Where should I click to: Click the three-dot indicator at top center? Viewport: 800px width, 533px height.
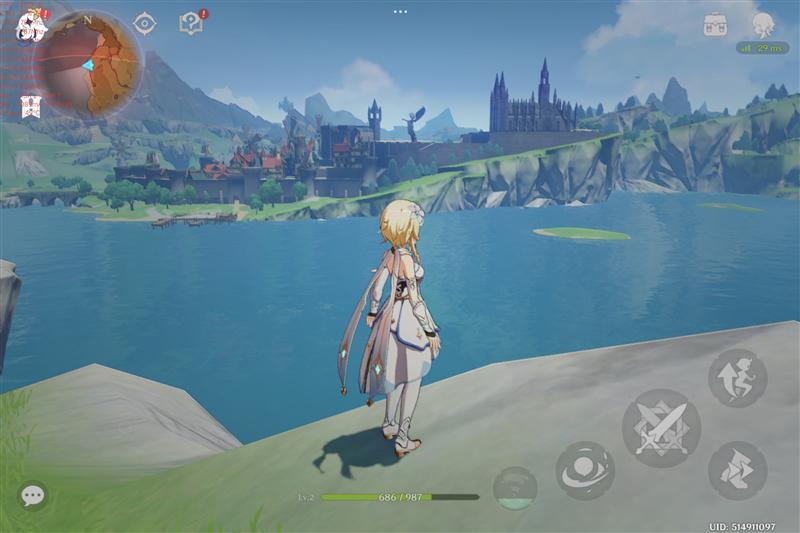[400, 11]
